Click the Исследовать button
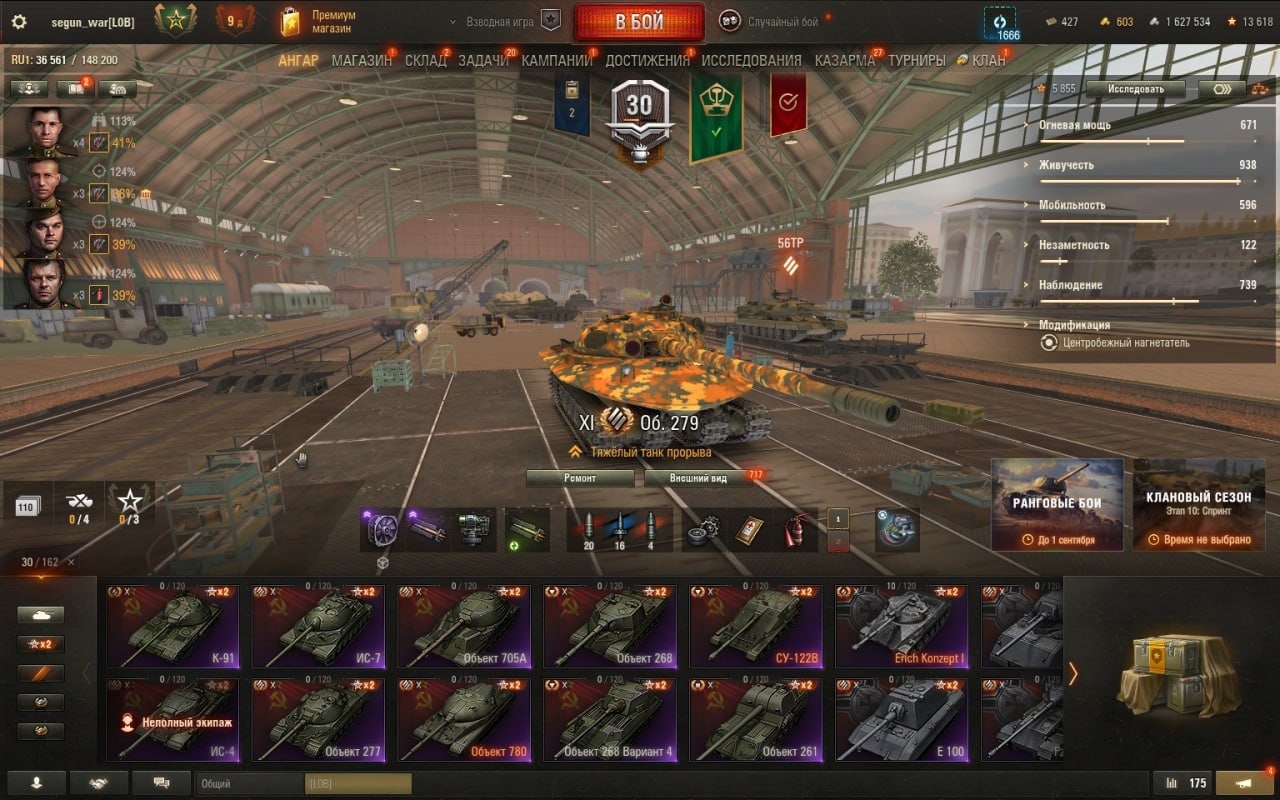This screenshot has width=1280, height=800. 1135,89
